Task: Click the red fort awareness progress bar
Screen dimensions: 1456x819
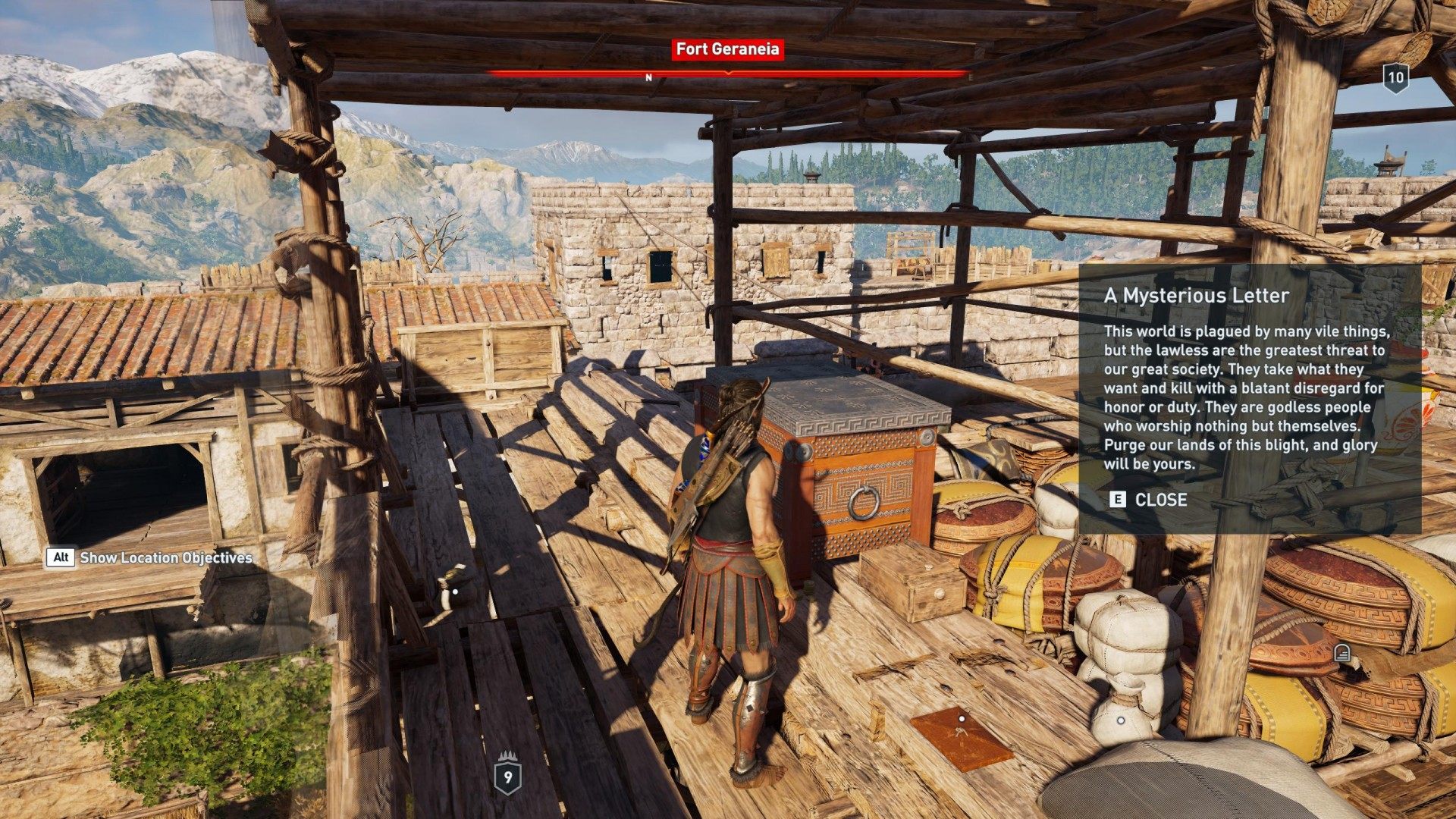Action: 727,76
